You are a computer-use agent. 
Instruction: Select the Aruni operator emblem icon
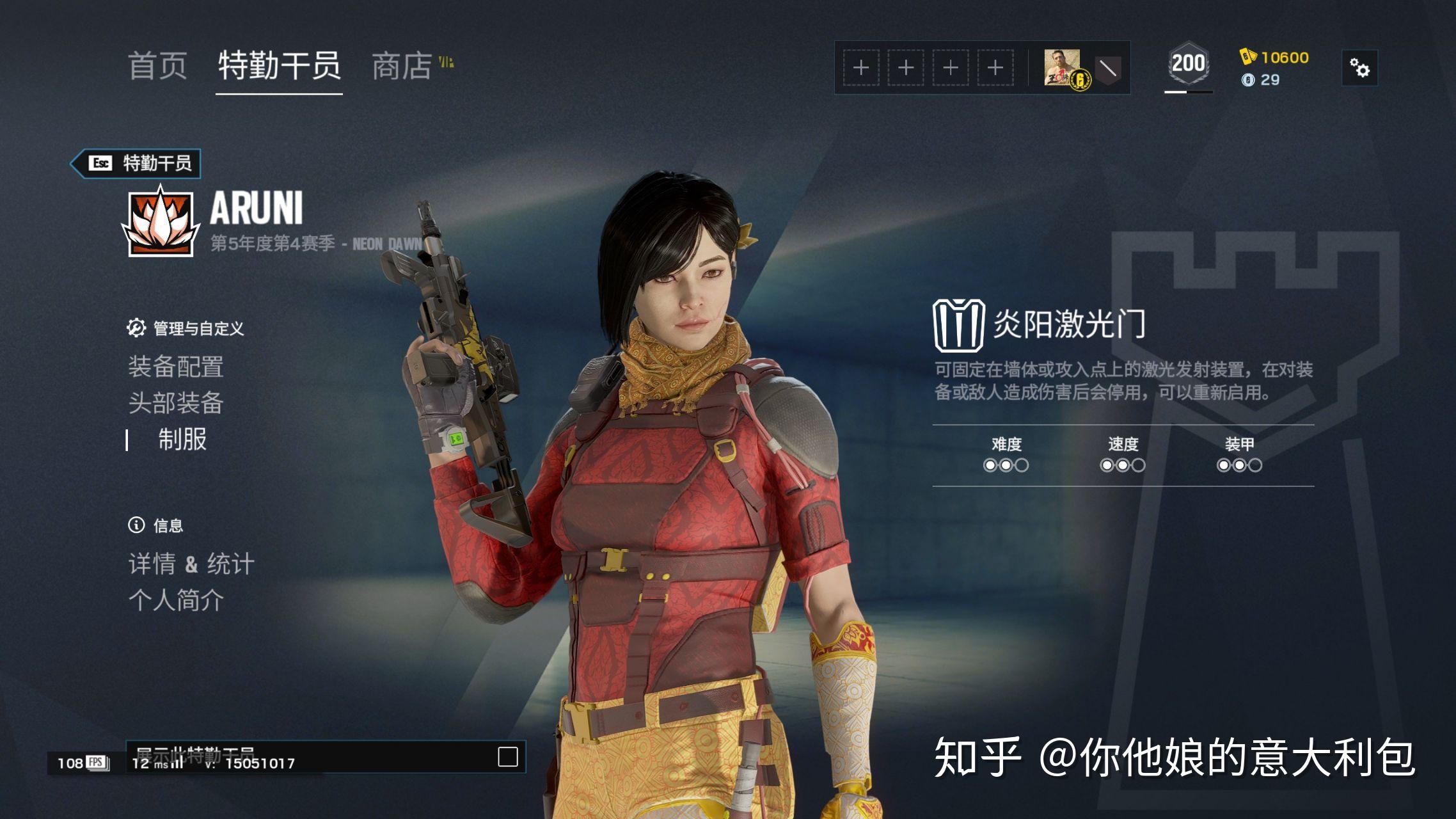[160, 221]
